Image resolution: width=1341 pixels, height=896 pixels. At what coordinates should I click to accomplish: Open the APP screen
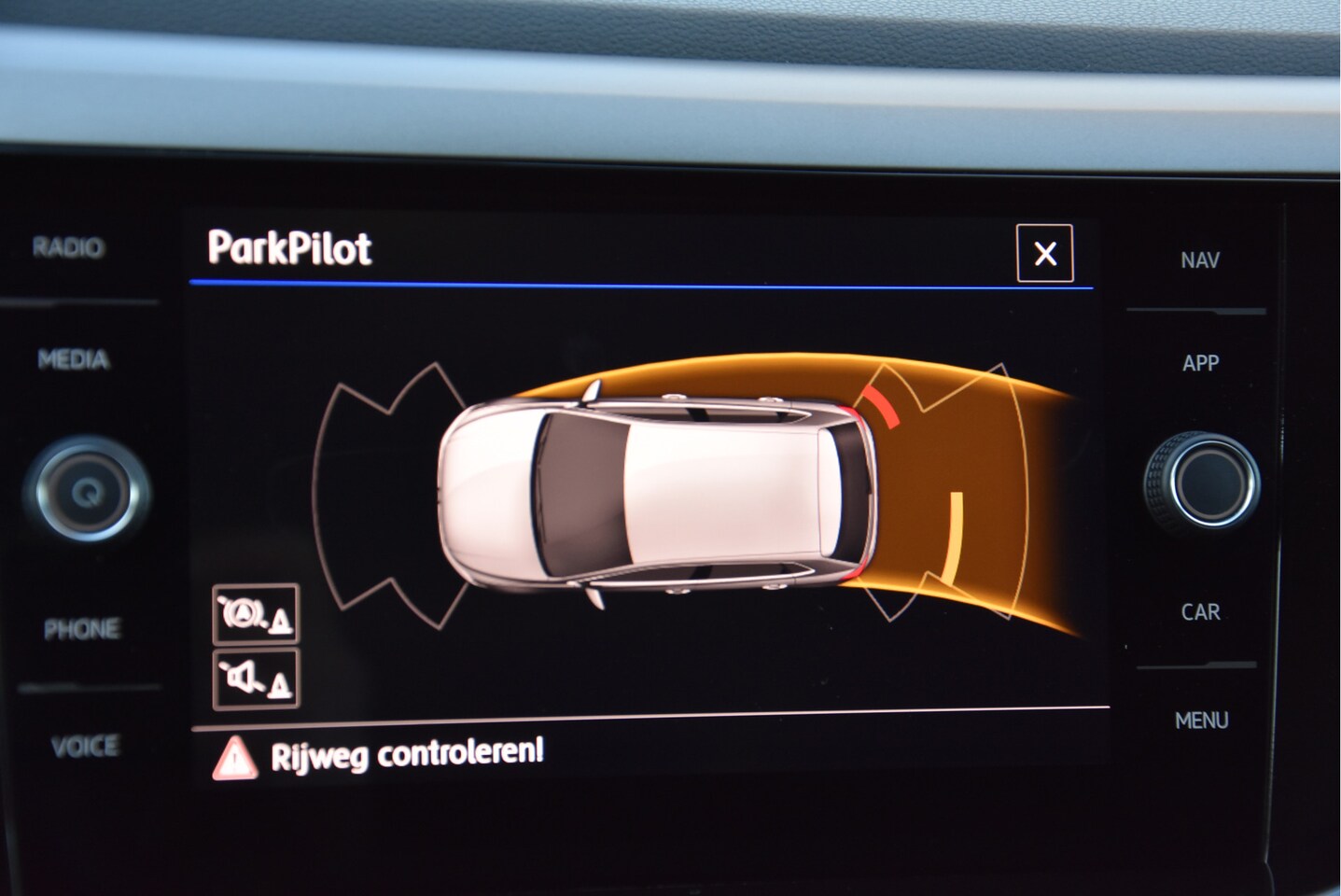coord(1200,363)
